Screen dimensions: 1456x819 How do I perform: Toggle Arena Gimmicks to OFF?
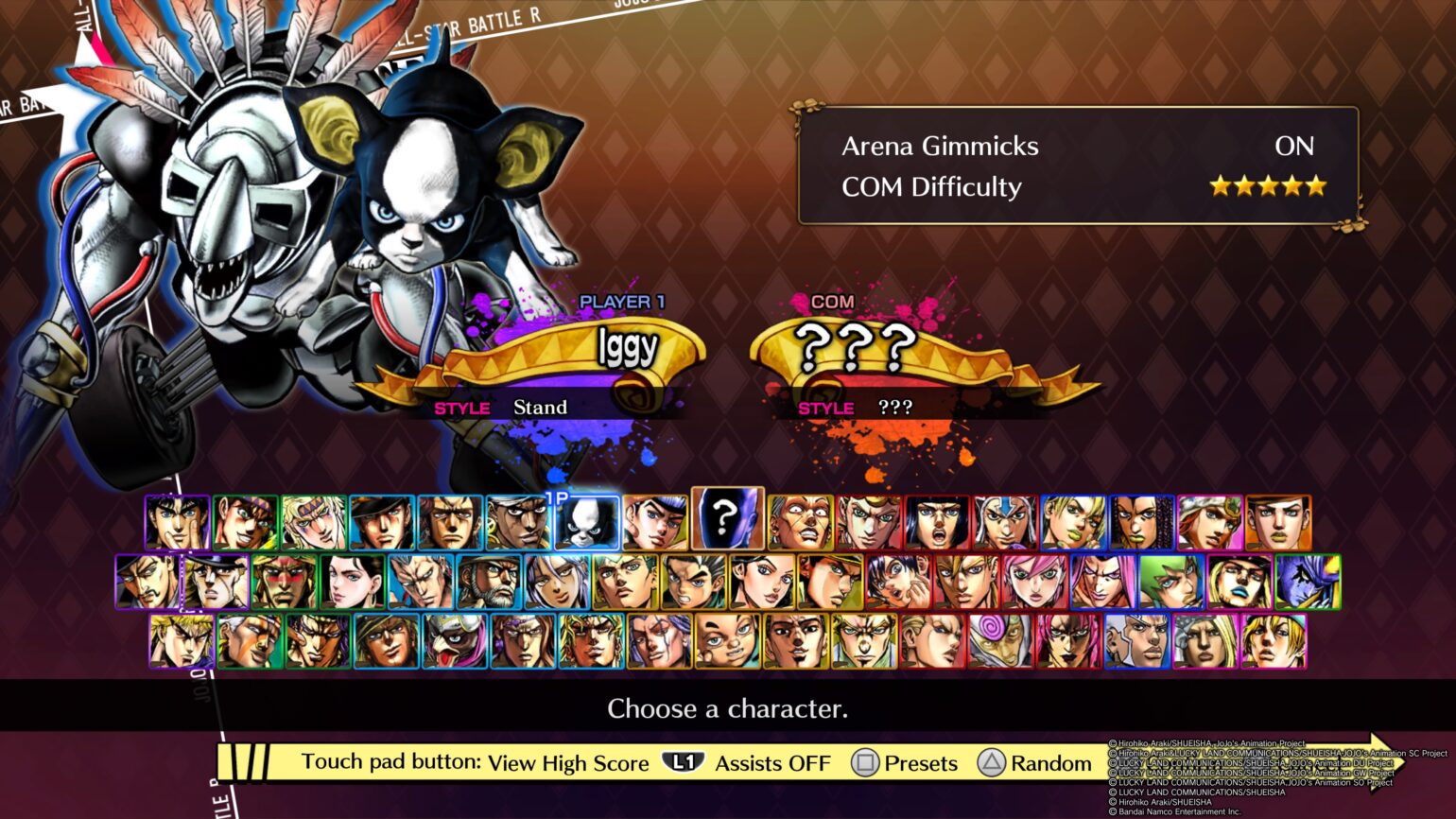1295,147
